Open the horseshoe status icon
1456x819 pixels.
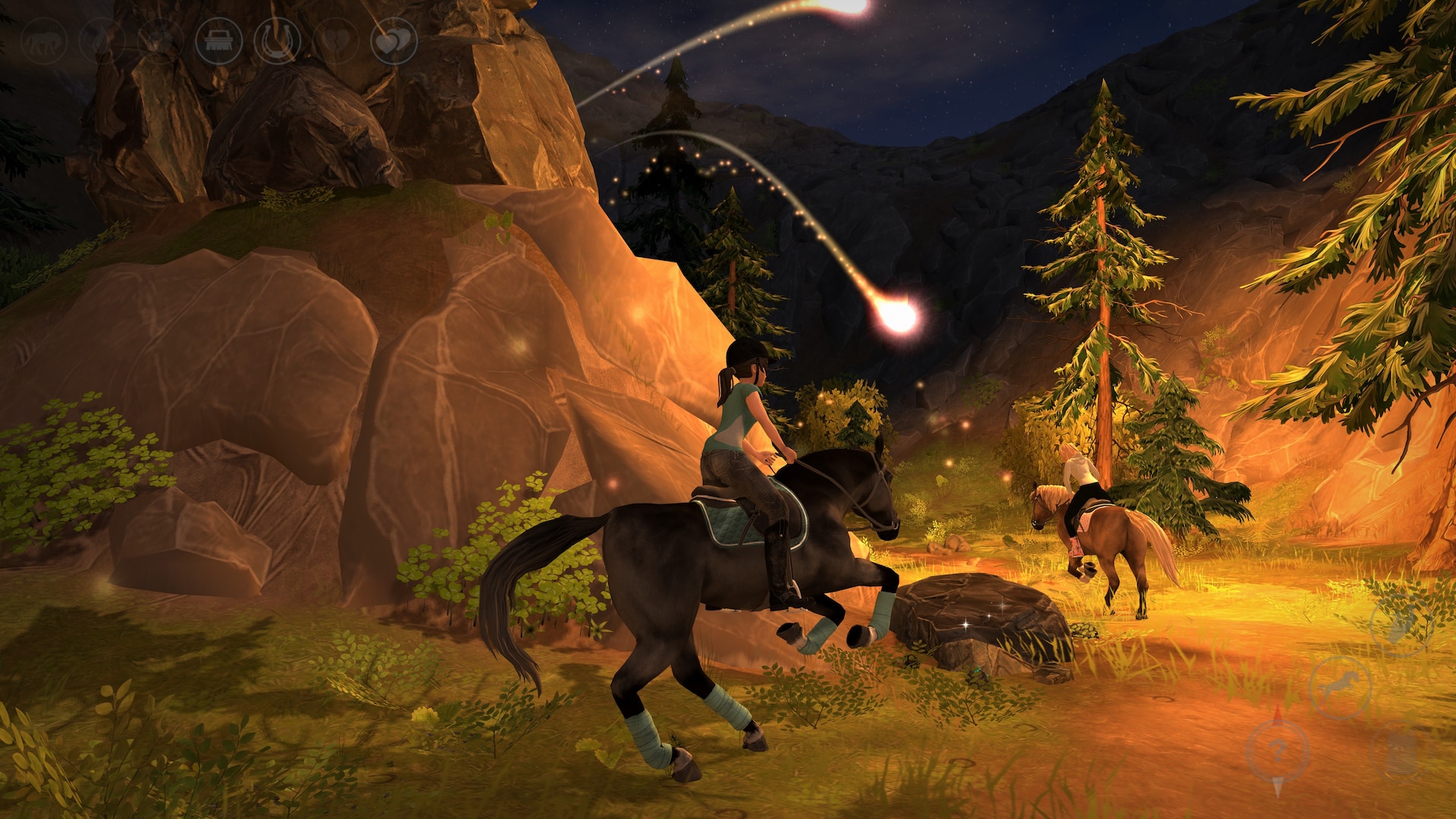tap(277, 40)
